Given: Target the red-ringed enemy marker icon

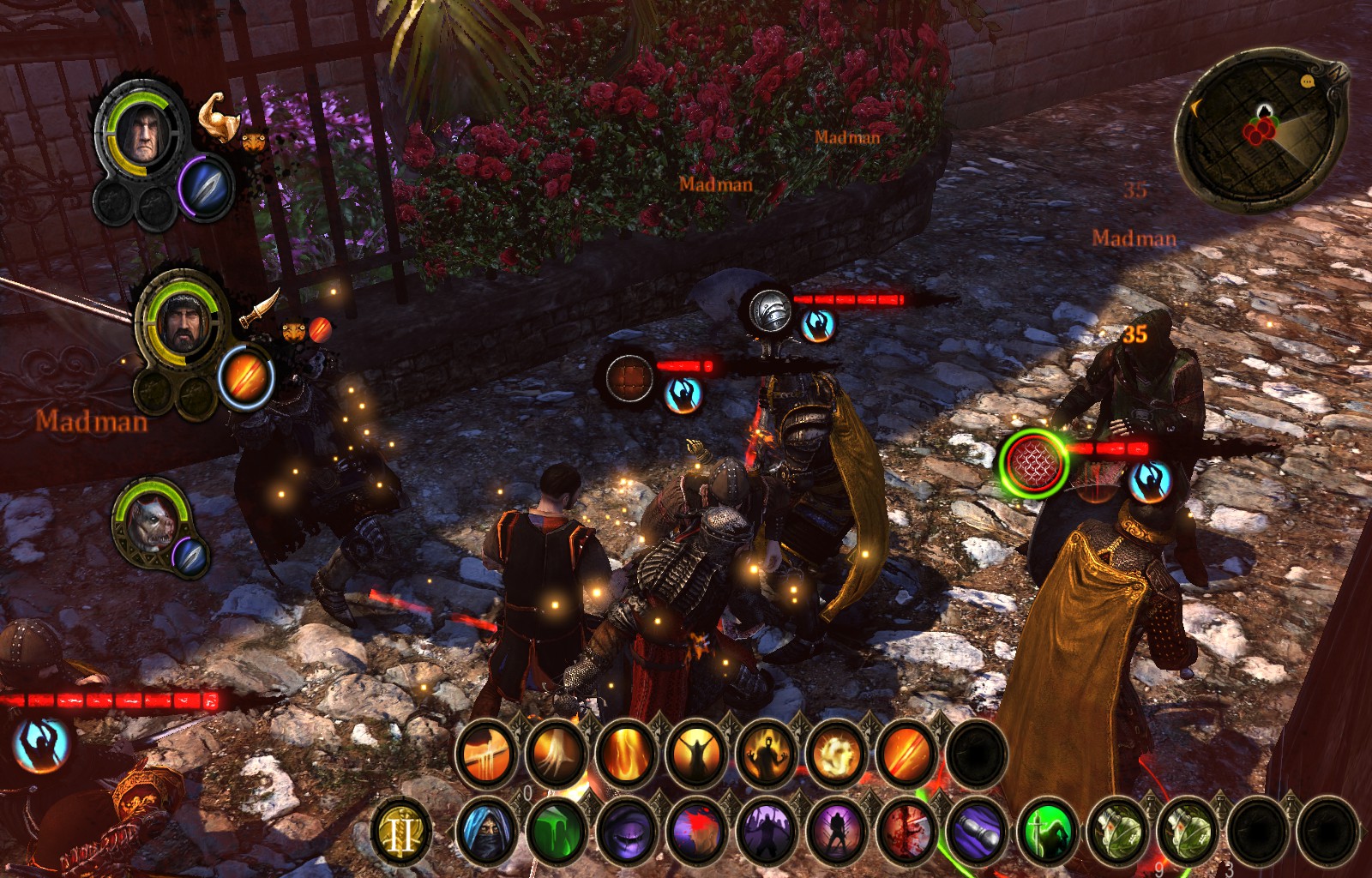Looking at the screenshot, I should pos(1033,463).
